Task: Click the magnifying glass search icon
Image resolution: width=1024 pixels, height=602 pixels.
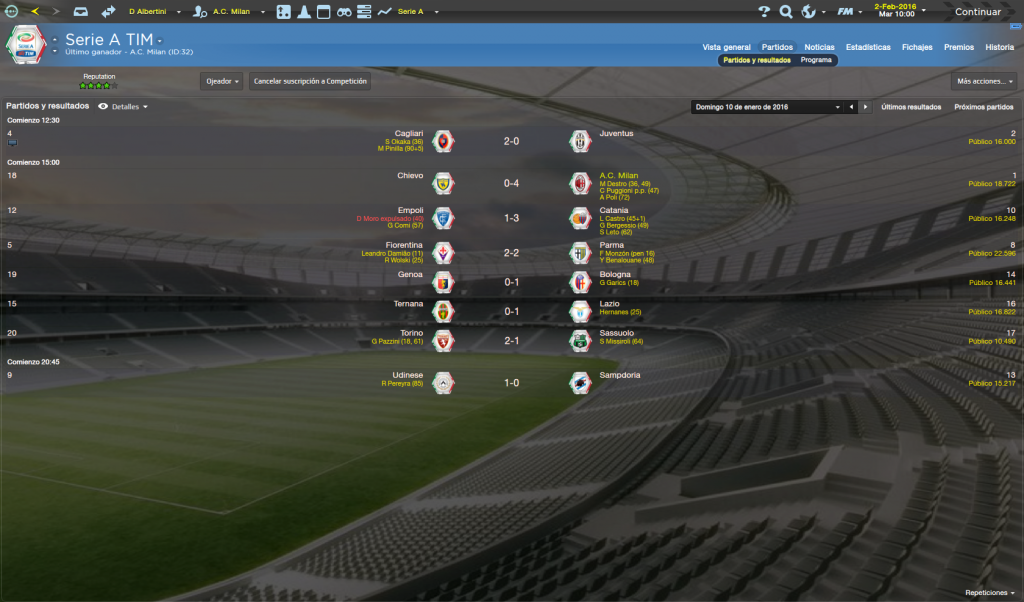Action: click(x=786, y=12)
